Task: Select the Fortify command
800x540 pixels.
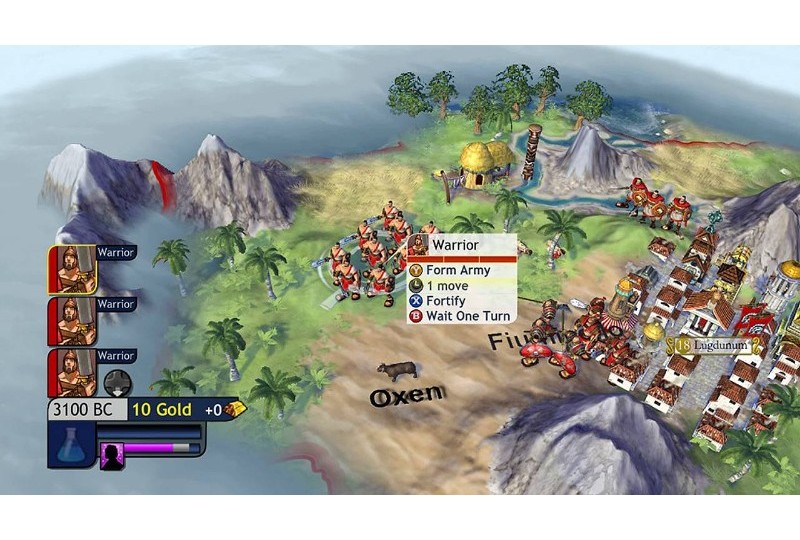Action: click(x=447, y=300)
